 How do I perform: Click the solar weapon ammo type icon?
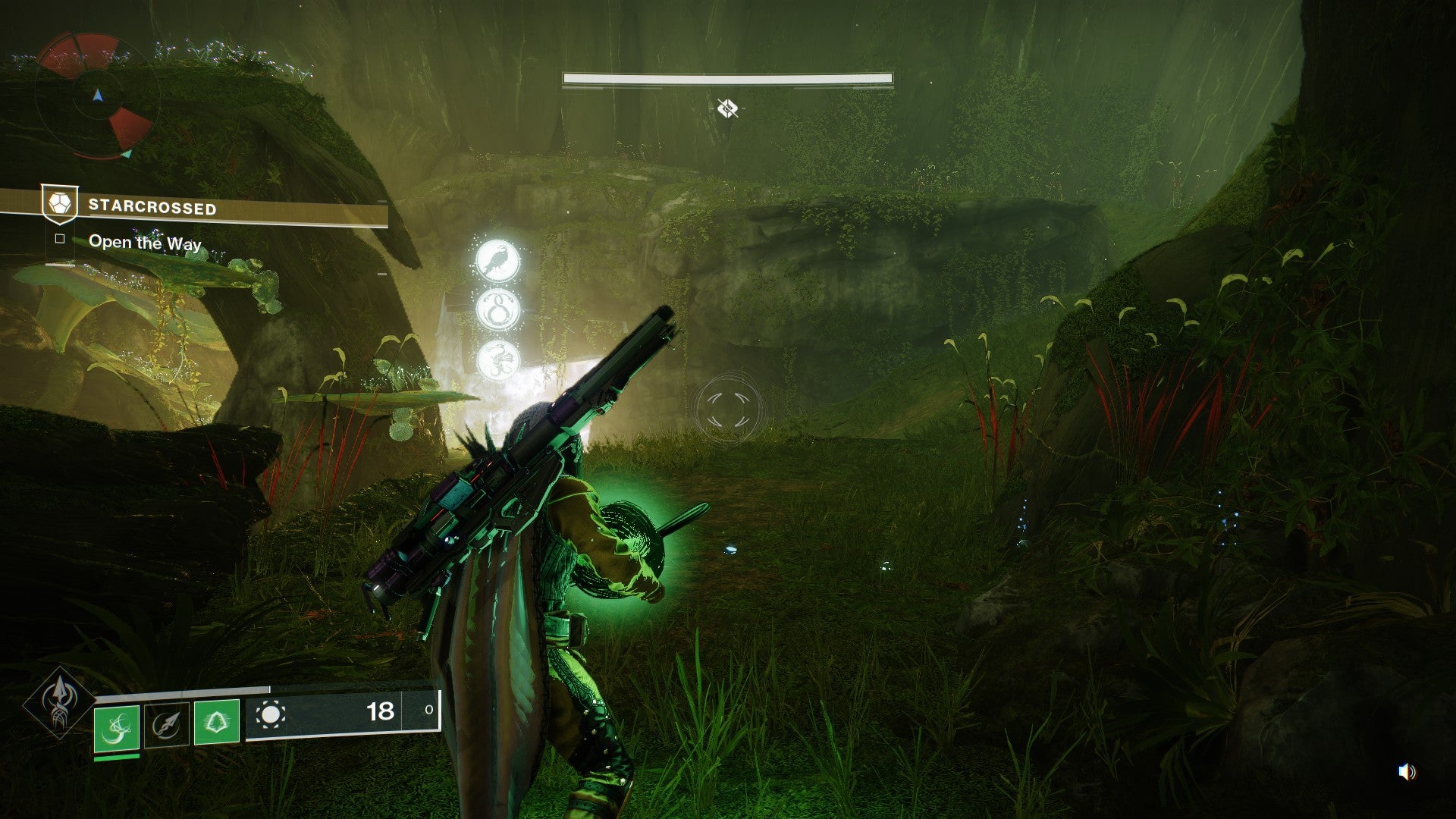pyautogui.click(x=271, y=714)
